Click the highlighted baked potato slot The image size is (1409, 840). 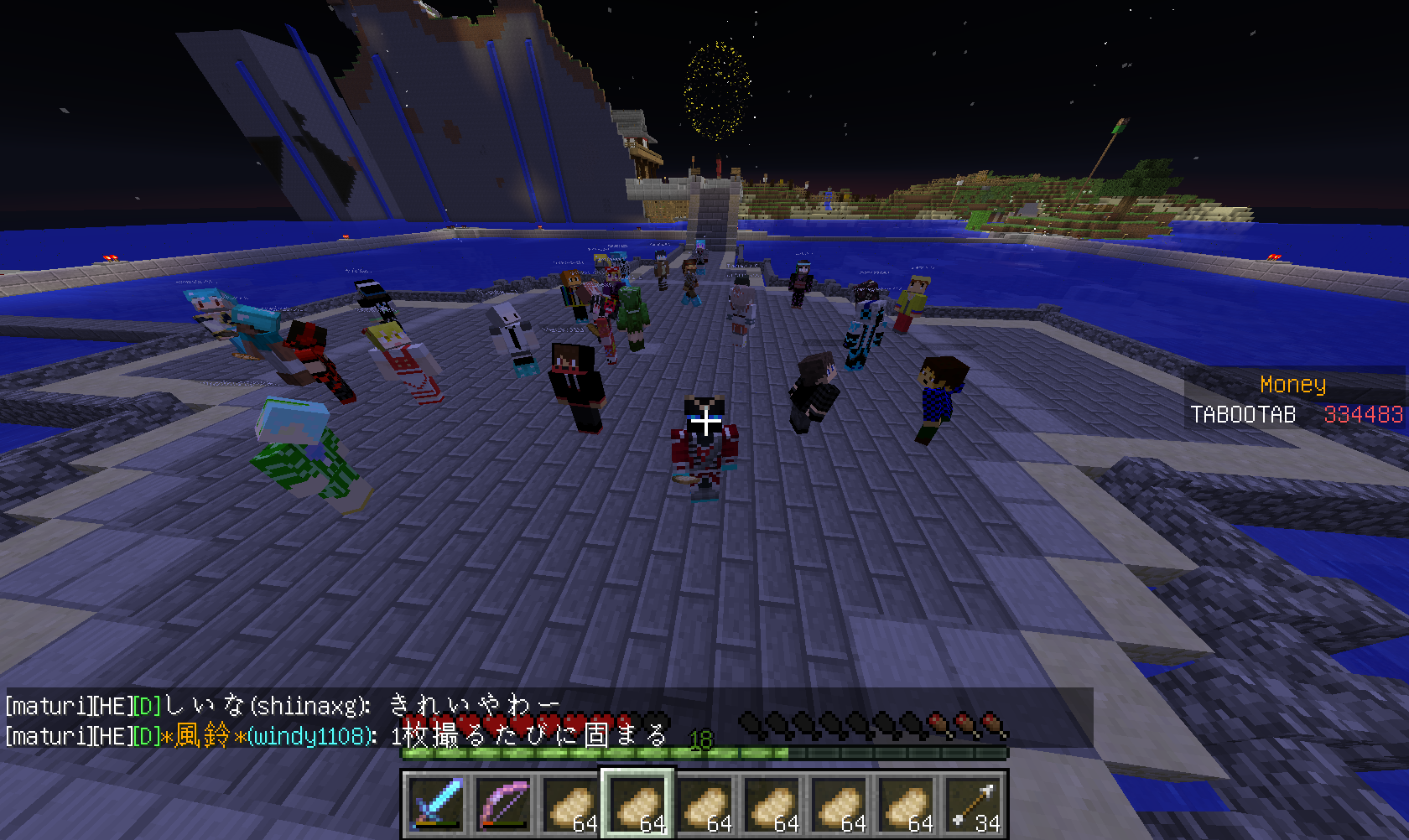(x=637, y=805)
